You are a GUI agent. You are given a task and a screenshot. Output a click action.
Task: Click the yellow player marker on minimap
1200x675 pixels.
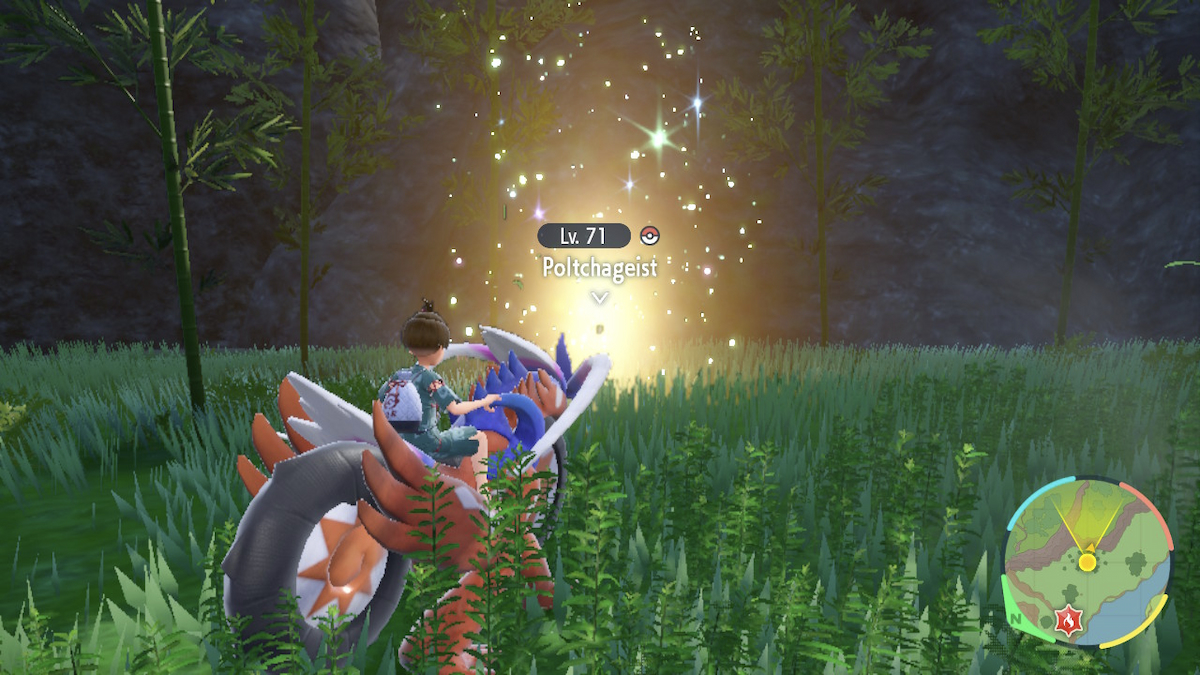click(x=1087, y=562)
